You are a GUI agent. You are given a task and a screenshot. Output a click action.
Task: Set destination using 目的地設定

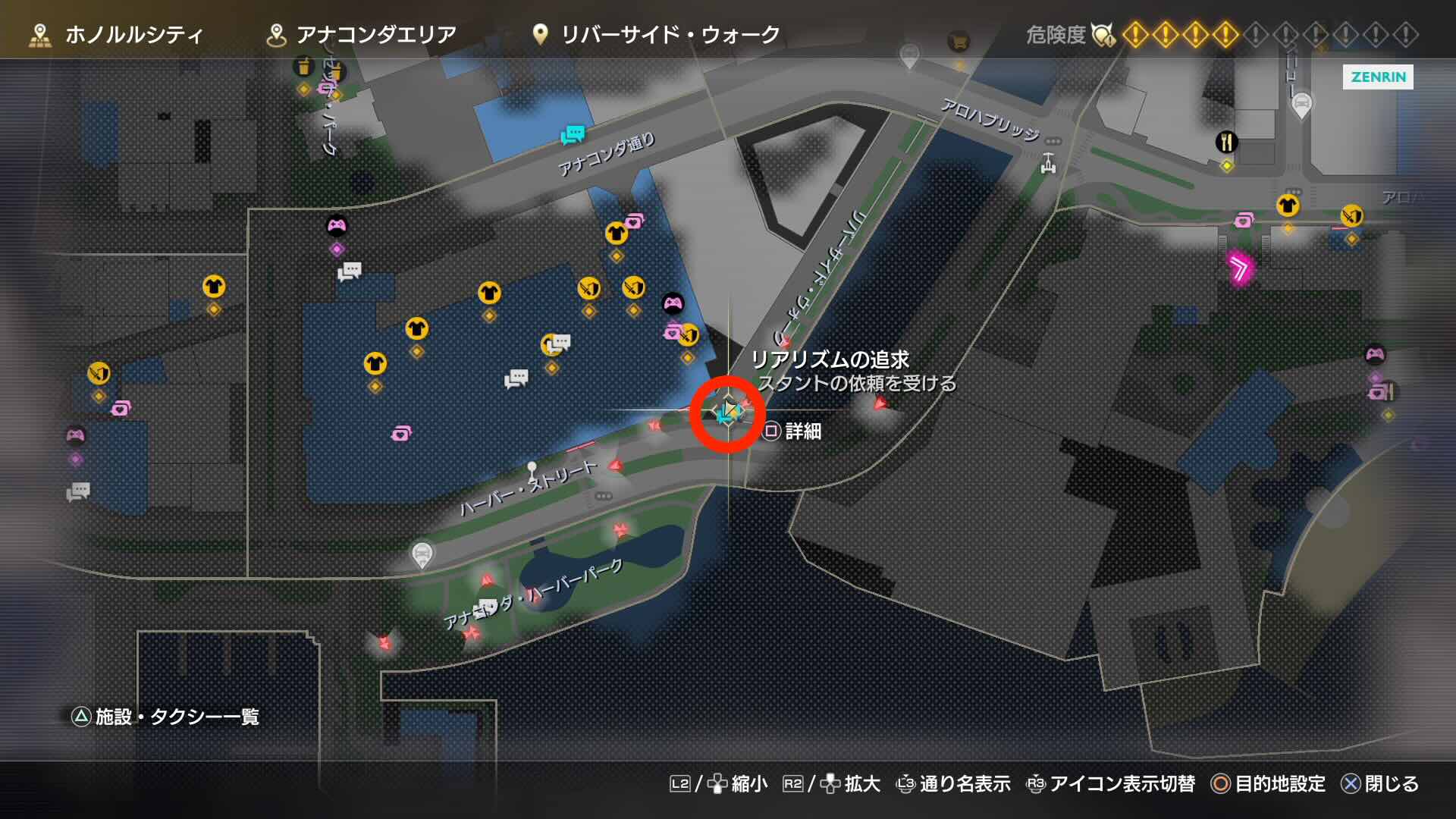[x=1282, y=785]
